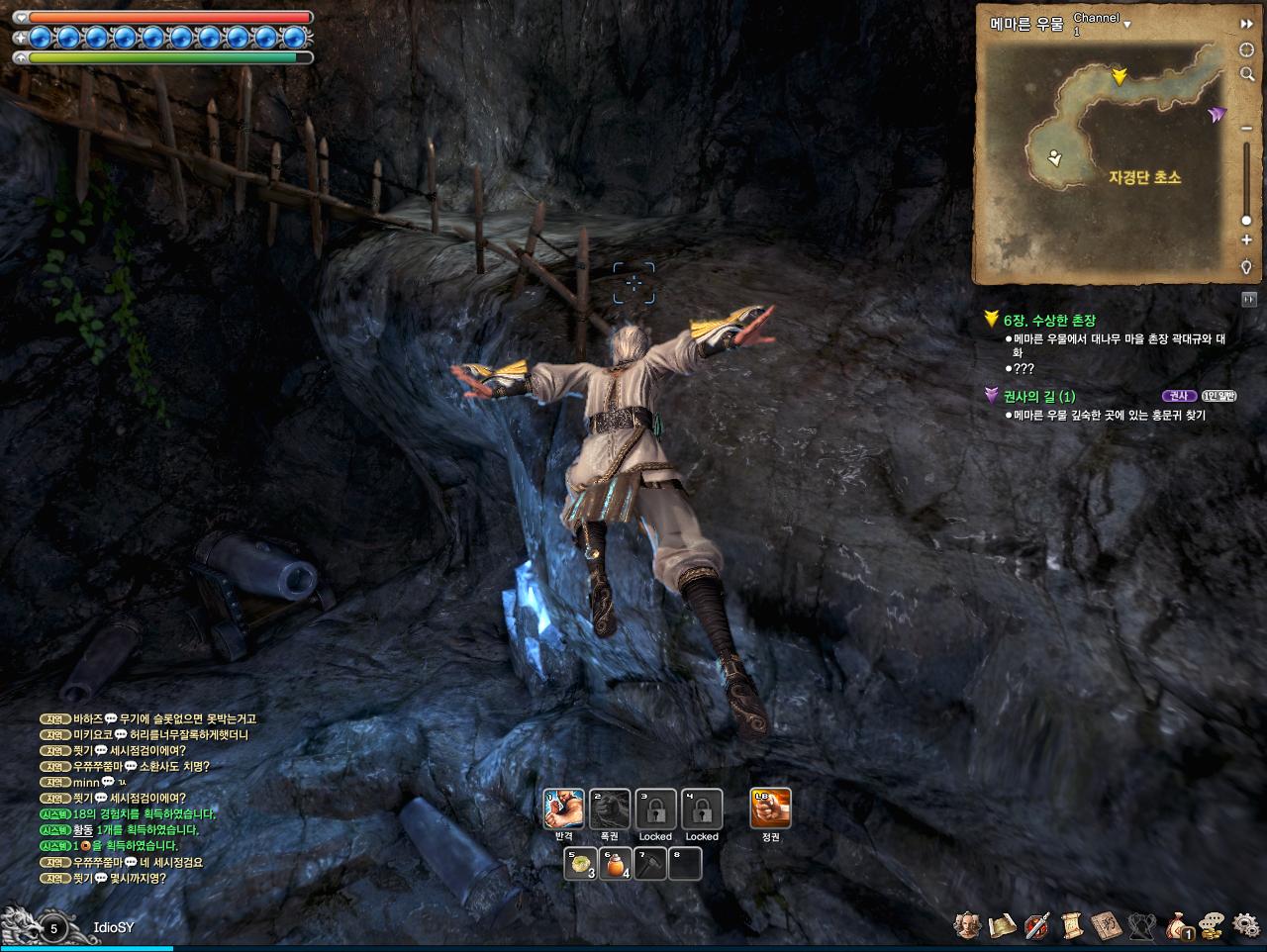Screen dimensions: 1267x952
Task: Open the settings gear icon
Action: pyautogui.click(x=1246, y=925)
